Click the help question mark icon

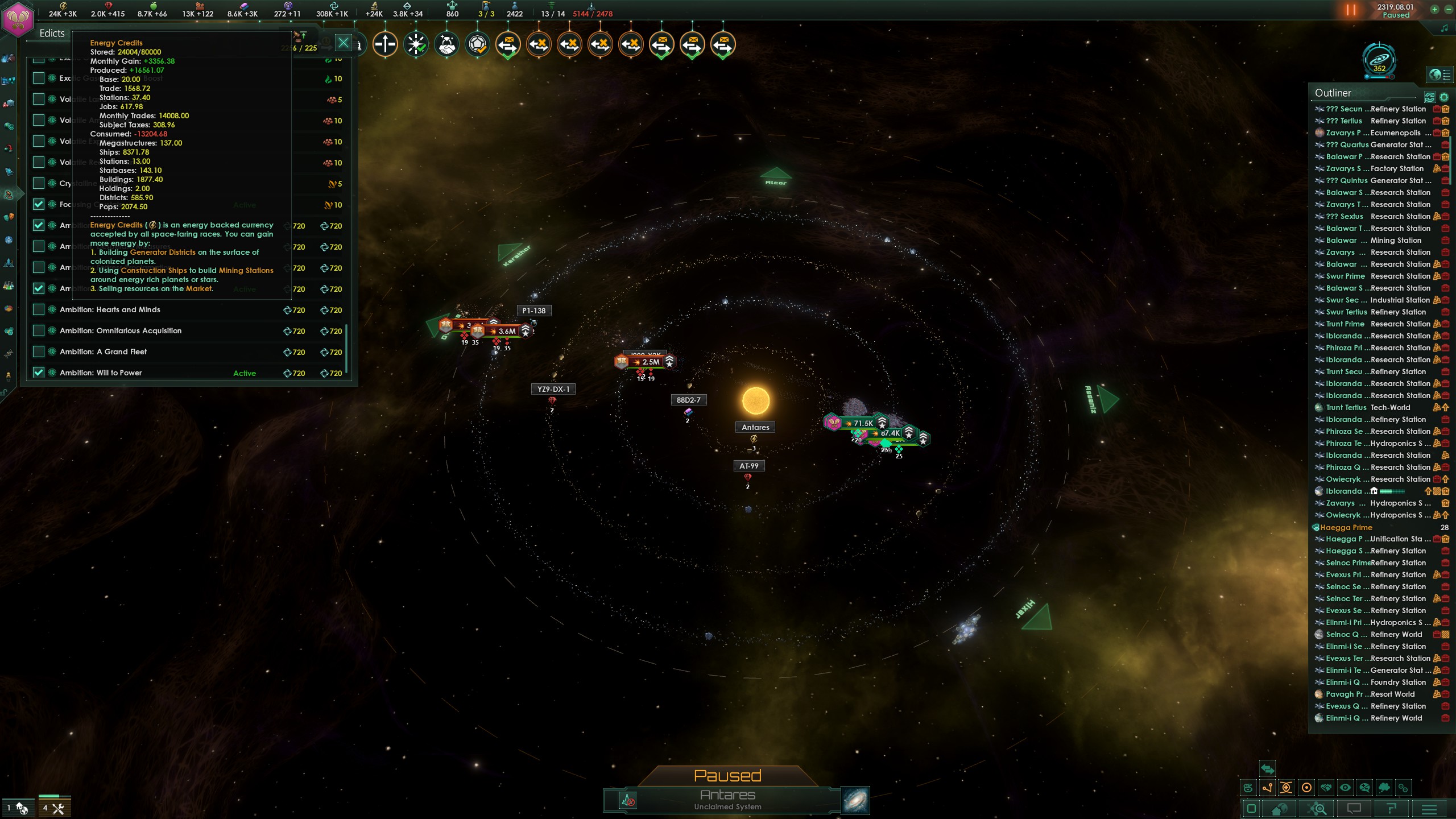coord(1393,809)
